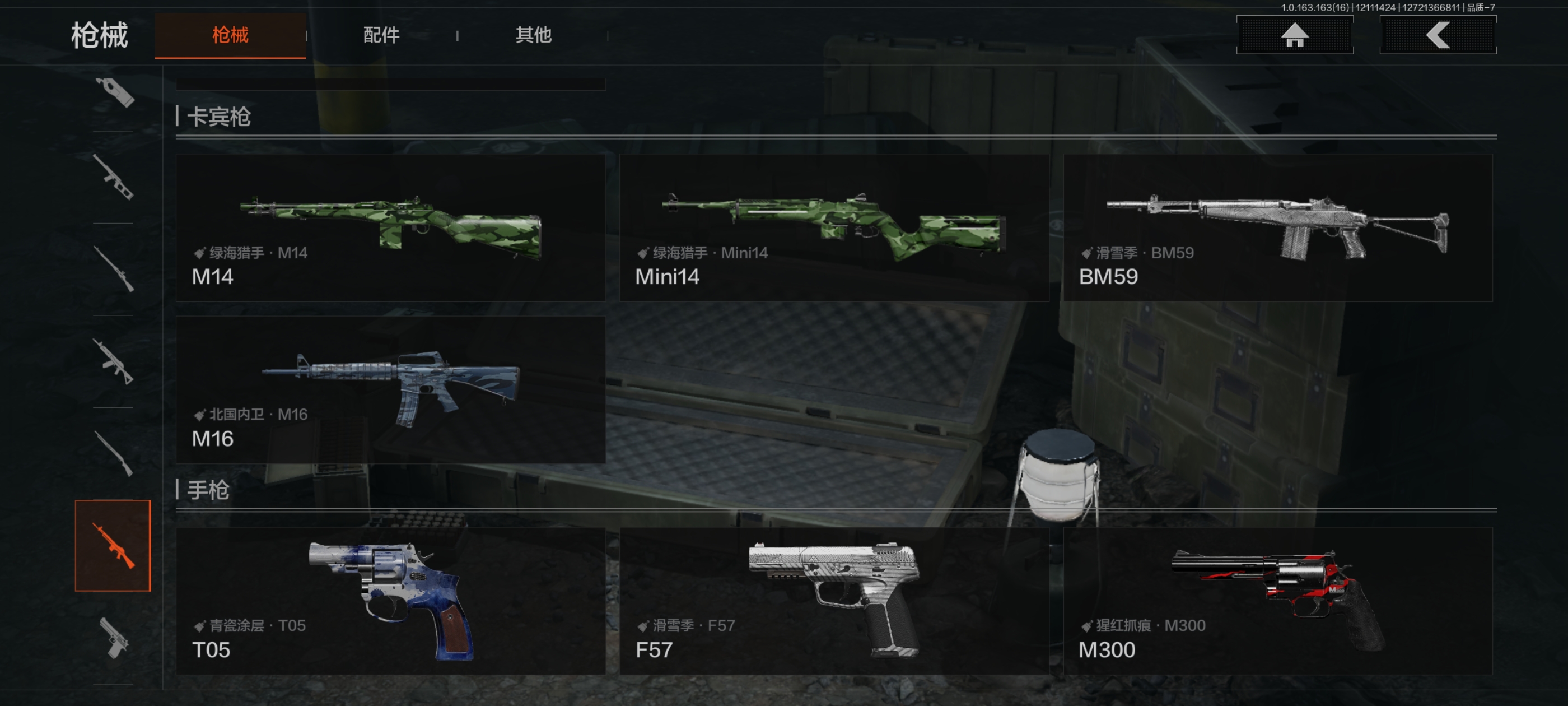Click the highlighted orange rifle category icon
Screen dimensions: 1568x706
tap(113, 545)
